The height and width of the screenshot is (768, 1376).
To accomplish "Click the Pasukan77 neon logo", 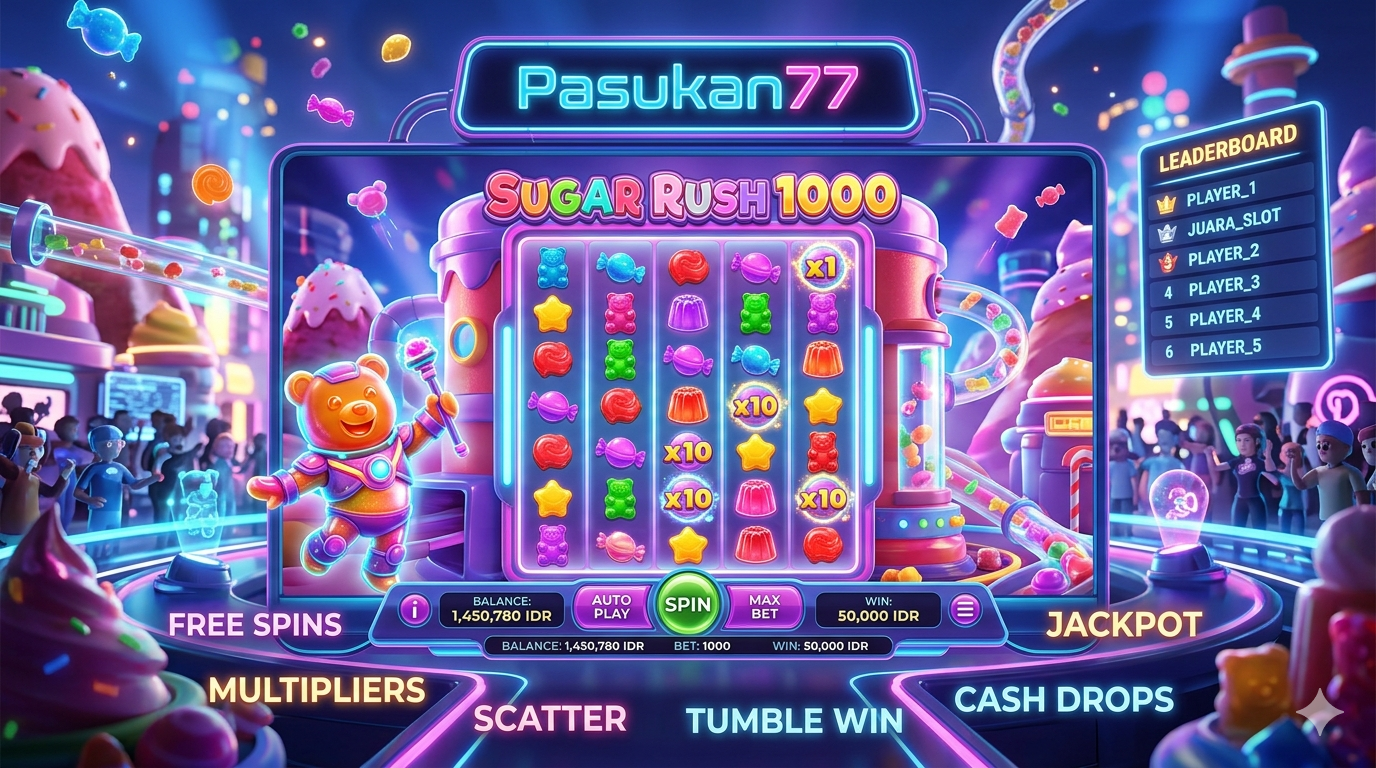I will pyautogui.click(x=689, y=89).
